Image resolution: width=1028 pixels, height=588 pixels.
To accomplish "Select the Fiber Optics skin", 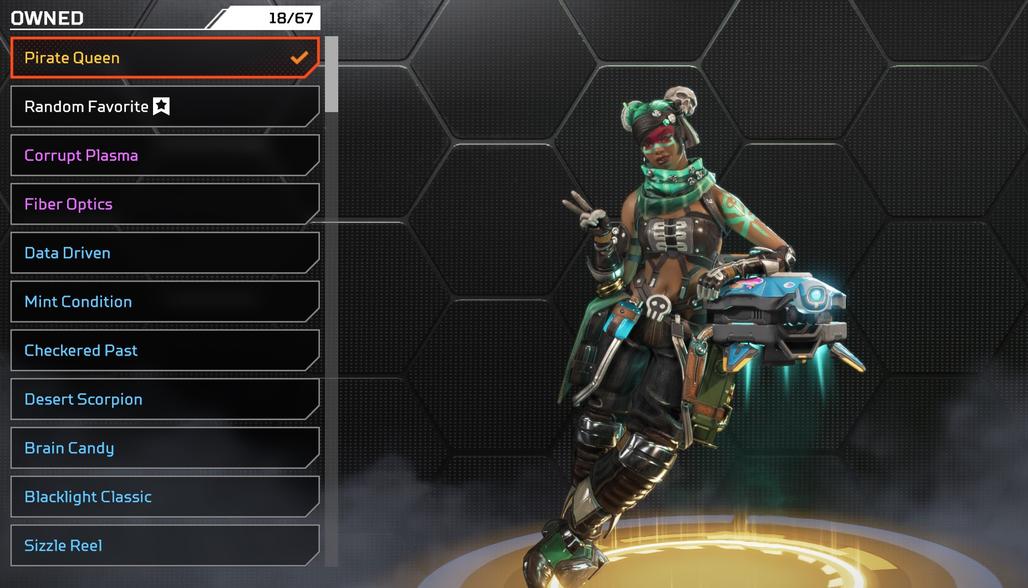I will click(165, 204).
